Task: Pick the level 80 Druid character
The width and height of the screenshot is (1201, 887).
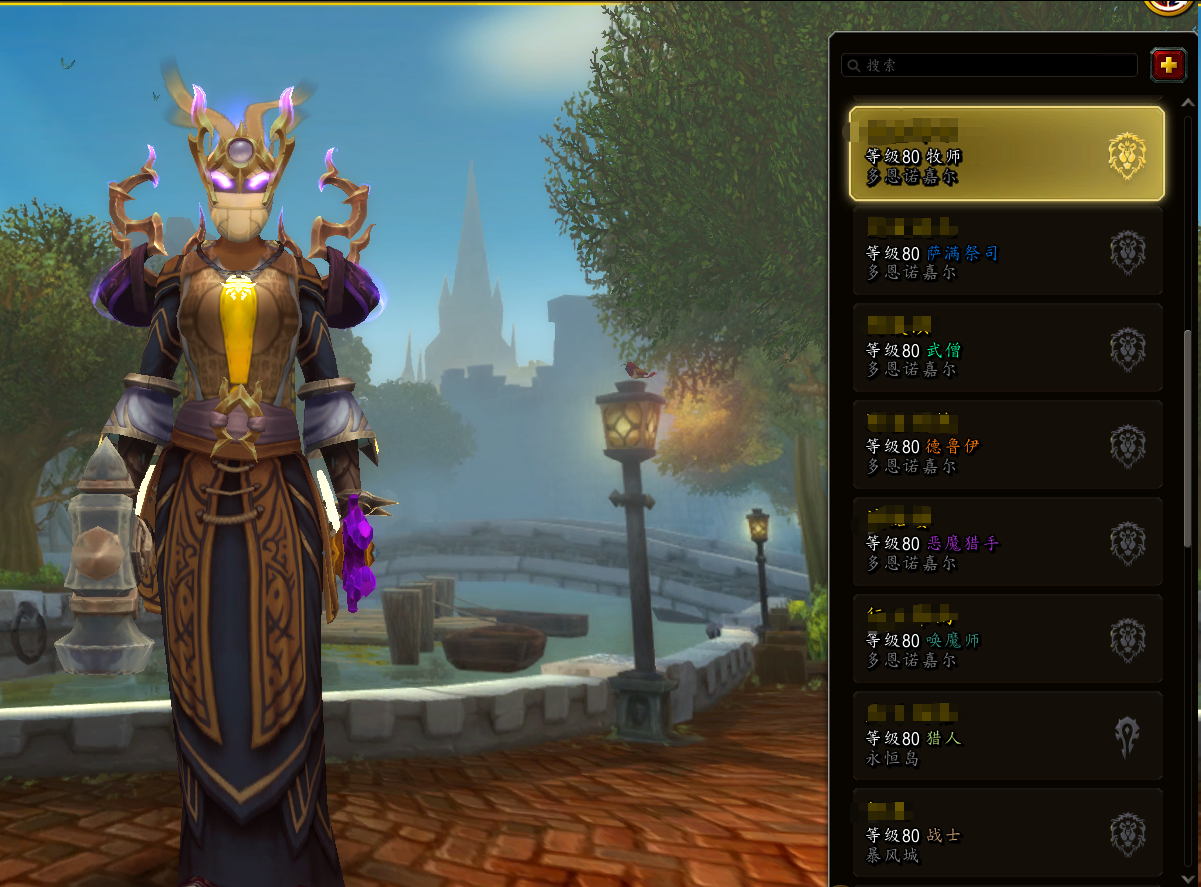Action: point(1007,445)
